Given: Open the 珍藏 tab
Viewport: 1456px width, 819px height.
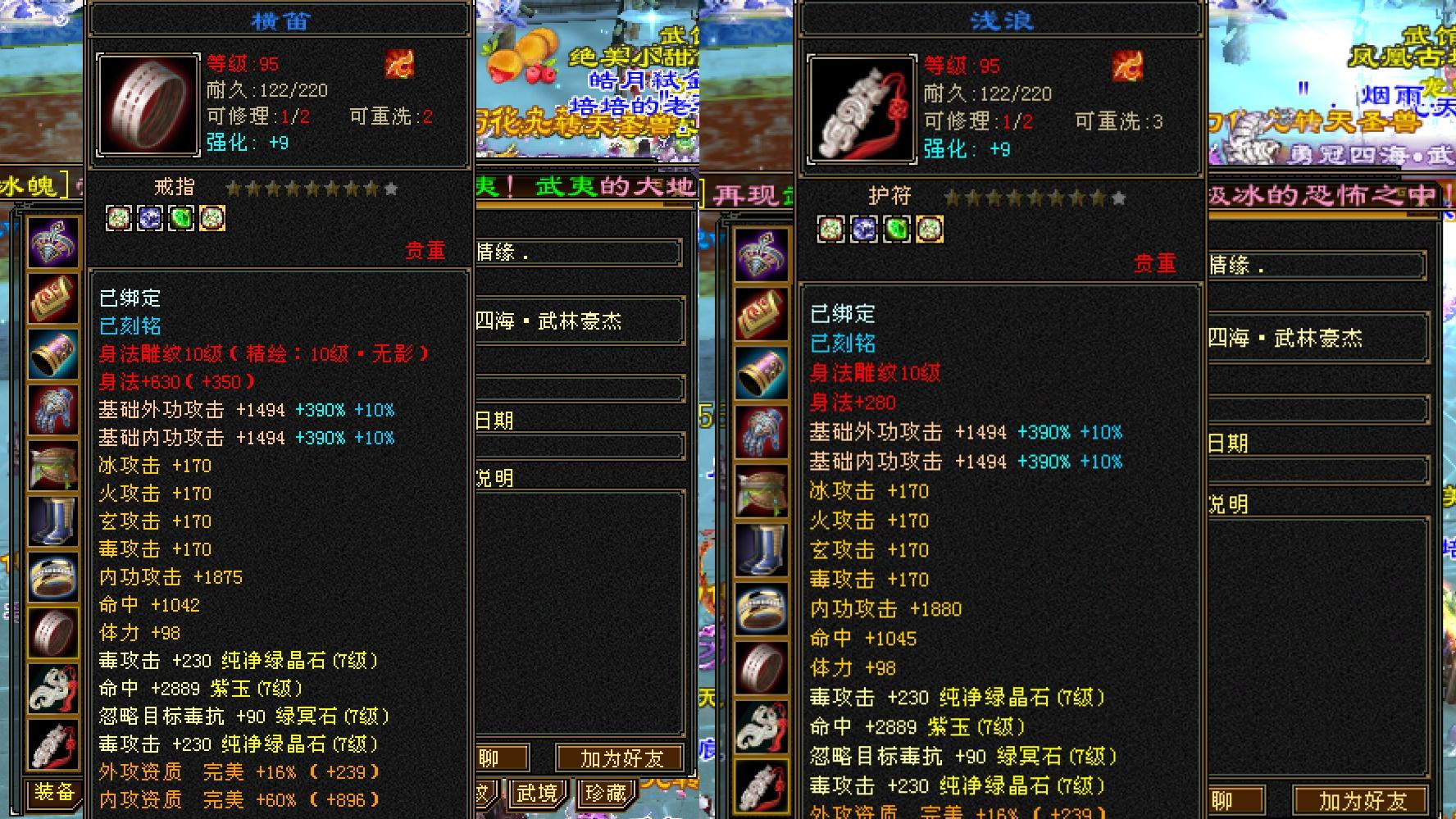Looking at the screenshot, I should point(606,794).
